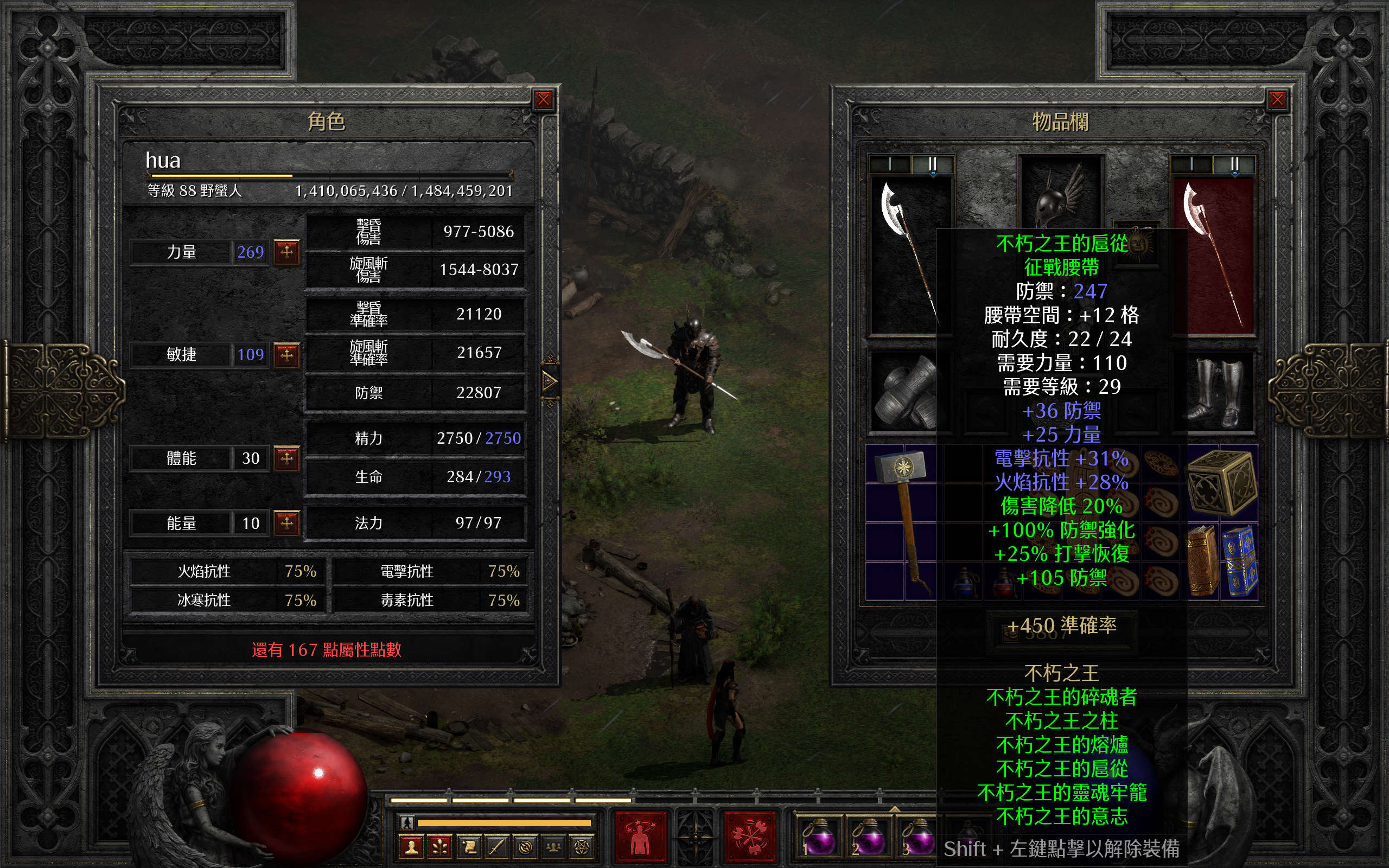Select the war hammer in inventory
The image size is (1389, 868).
click(x=902, y=516)
